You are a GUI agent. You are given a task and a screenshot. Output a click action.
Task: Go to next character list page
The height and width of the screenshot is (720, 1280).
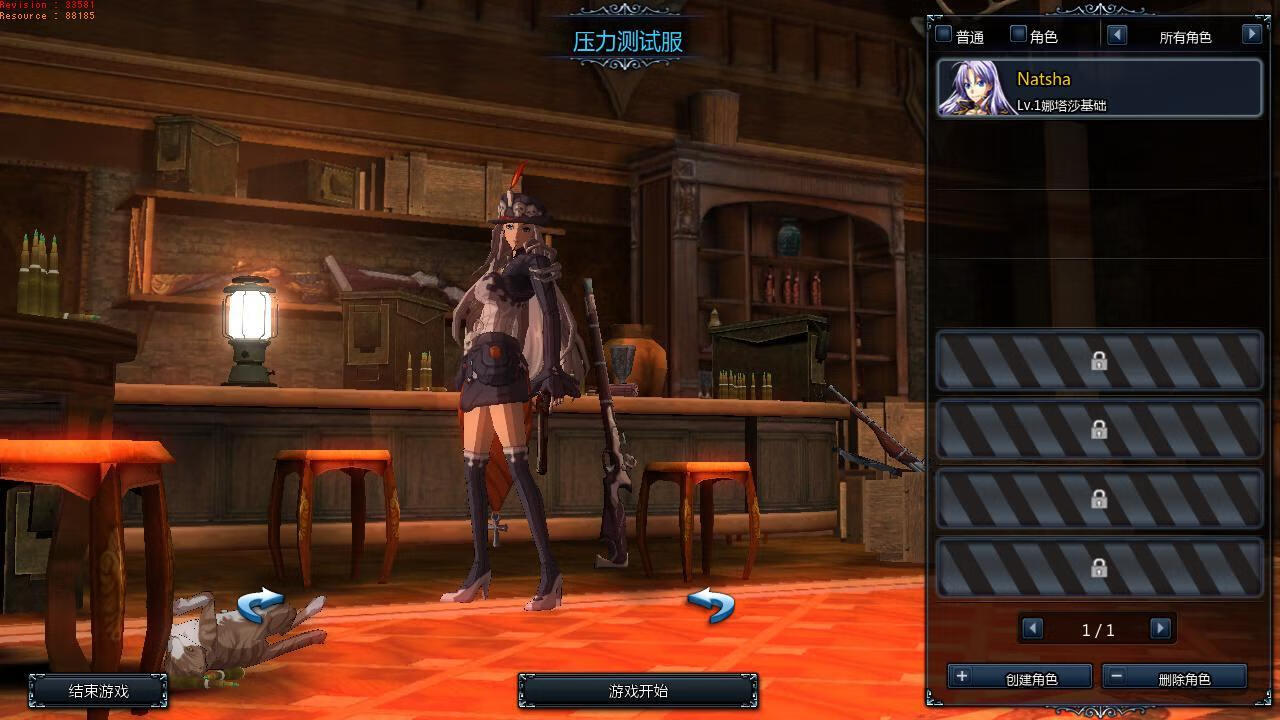tap(1160, 628)
